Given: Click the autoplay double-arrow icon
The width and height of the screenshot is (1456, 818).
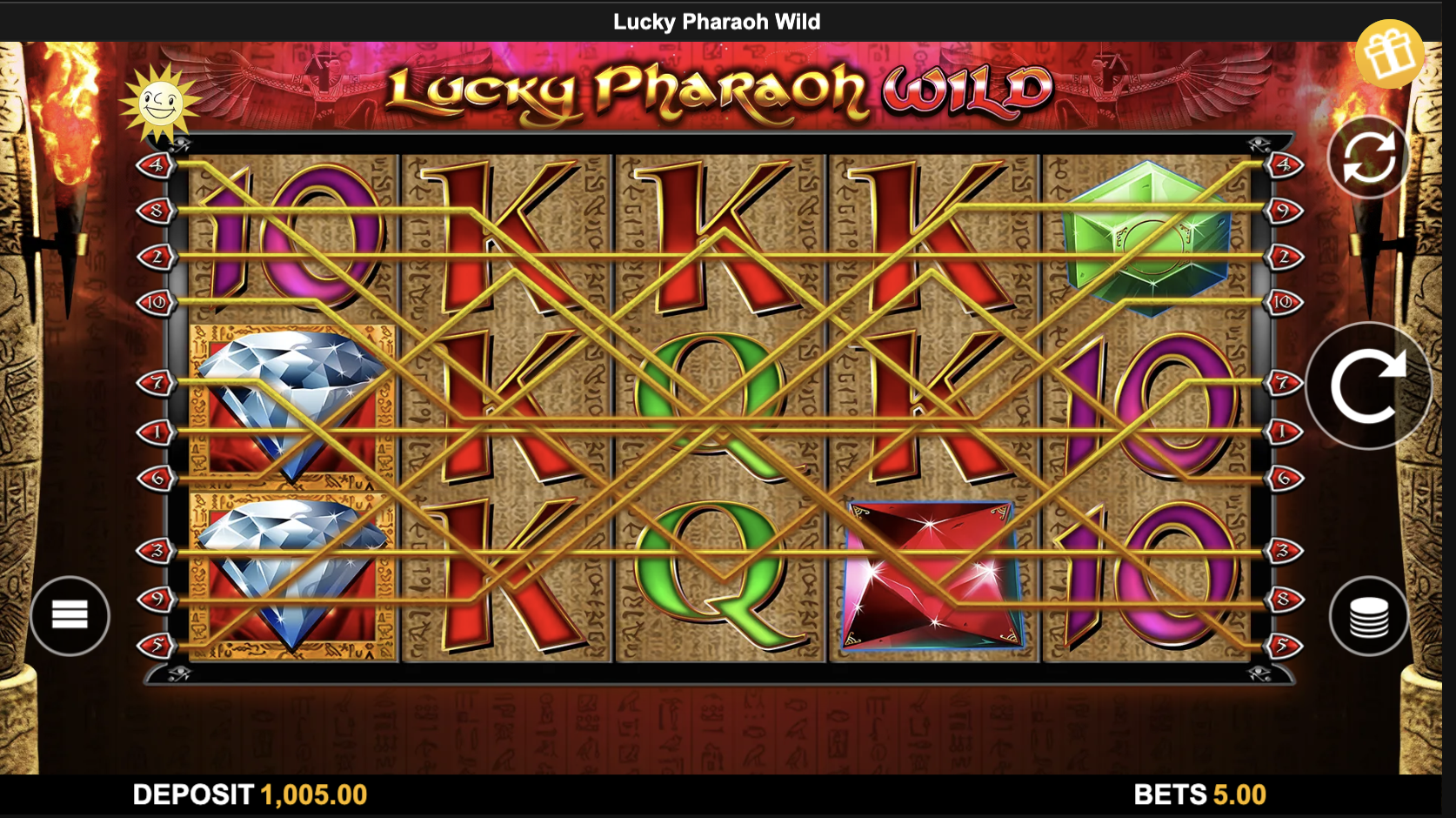Looking at the screenshot, I should click(1367, 157).
